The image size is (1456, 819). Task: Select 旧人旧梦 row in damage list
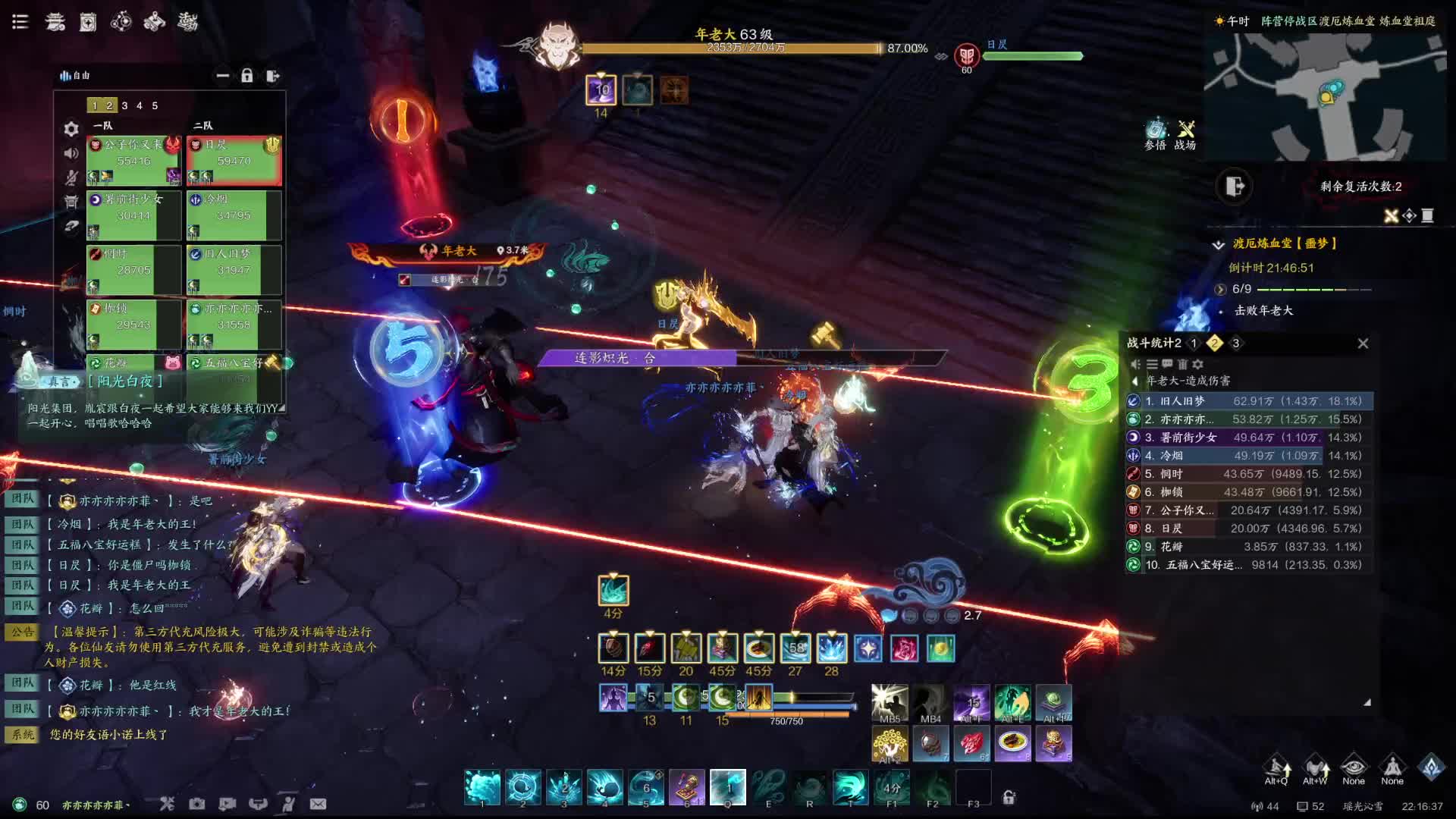1249,401
